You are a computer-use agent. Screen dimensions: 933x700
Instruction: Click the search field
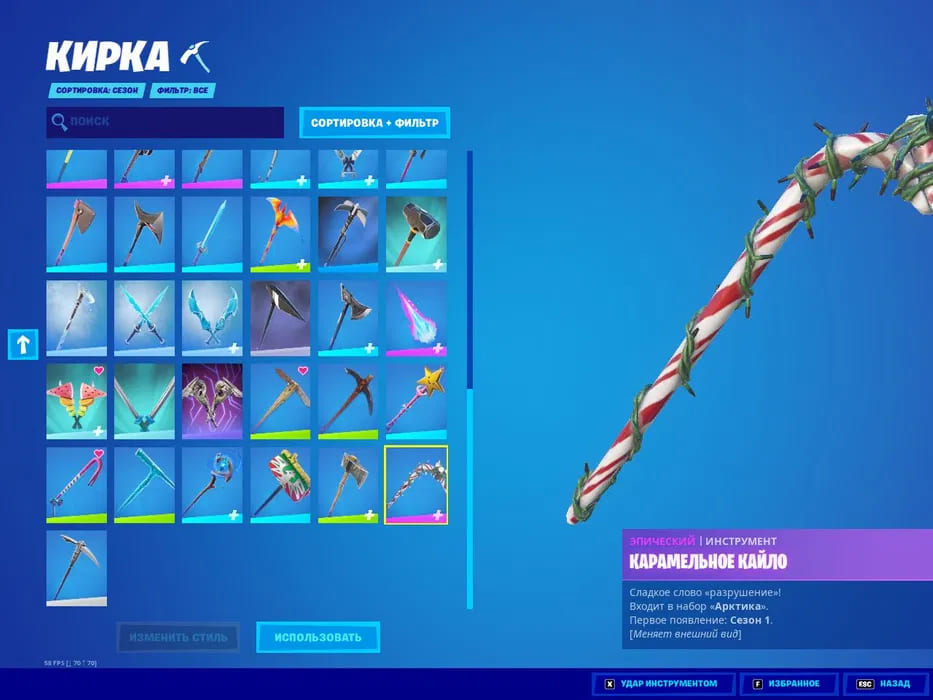pyautogui.click(x=165, y=122)
